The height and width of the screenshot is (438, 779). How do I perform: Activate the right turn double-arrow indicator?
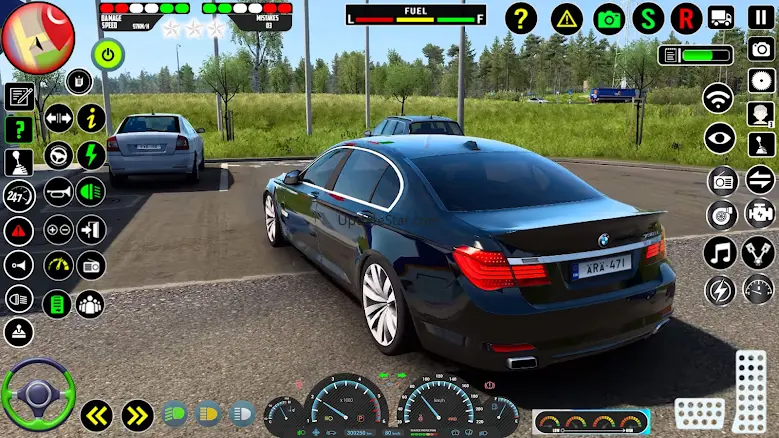pos(137,414)
